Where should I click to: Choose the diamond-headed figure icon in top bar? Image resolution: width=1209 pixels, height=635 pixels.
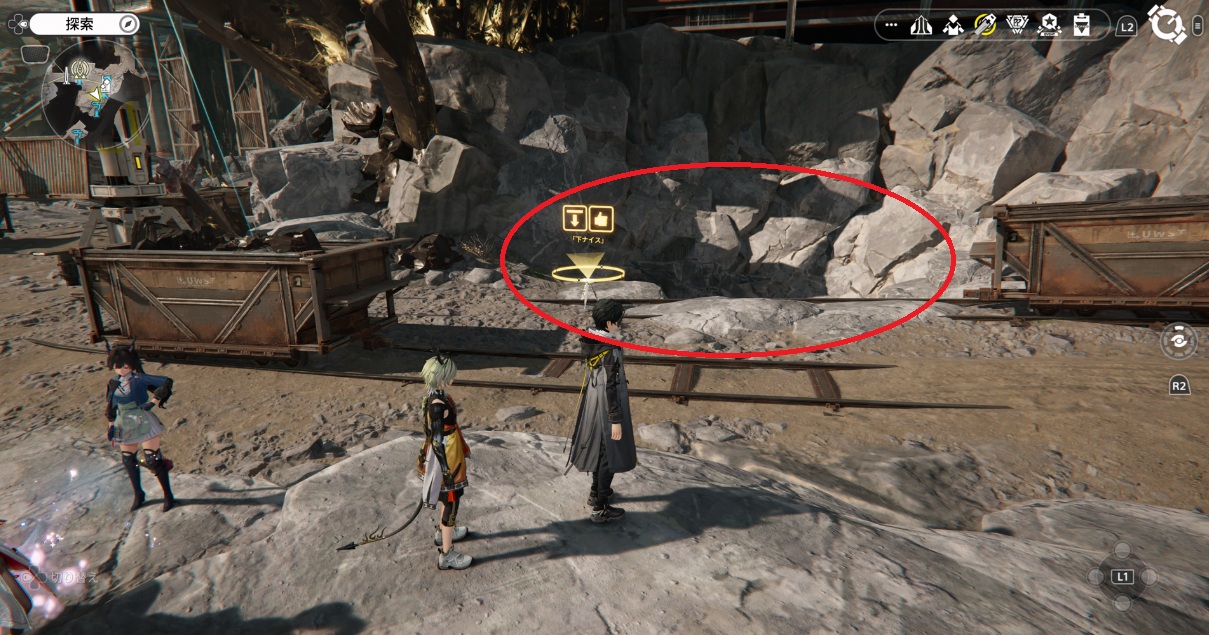[x=953, y=25]
